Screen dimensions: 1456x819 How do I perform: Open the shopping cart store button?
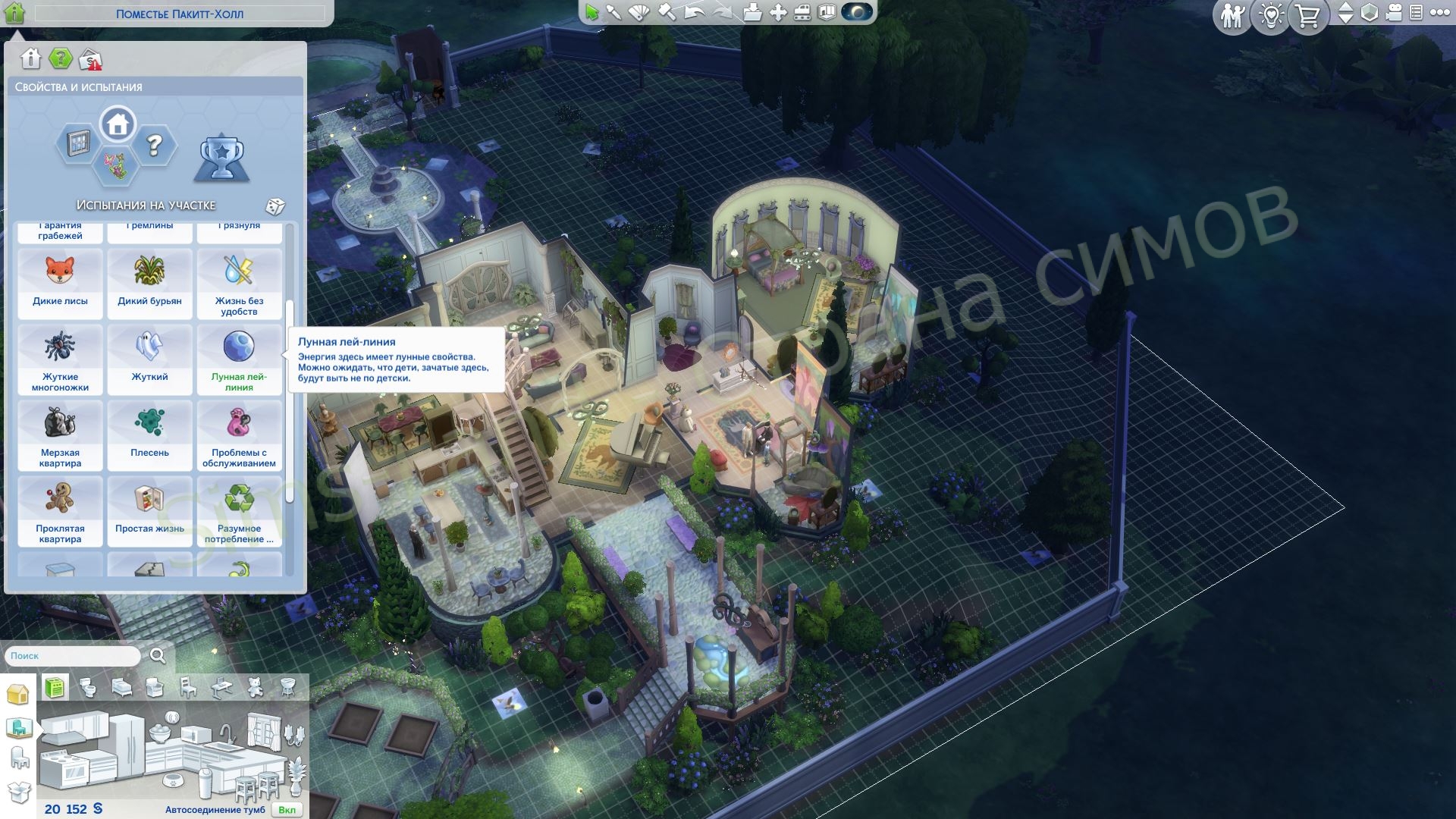pyautogui.click(x=1307, y=16)
